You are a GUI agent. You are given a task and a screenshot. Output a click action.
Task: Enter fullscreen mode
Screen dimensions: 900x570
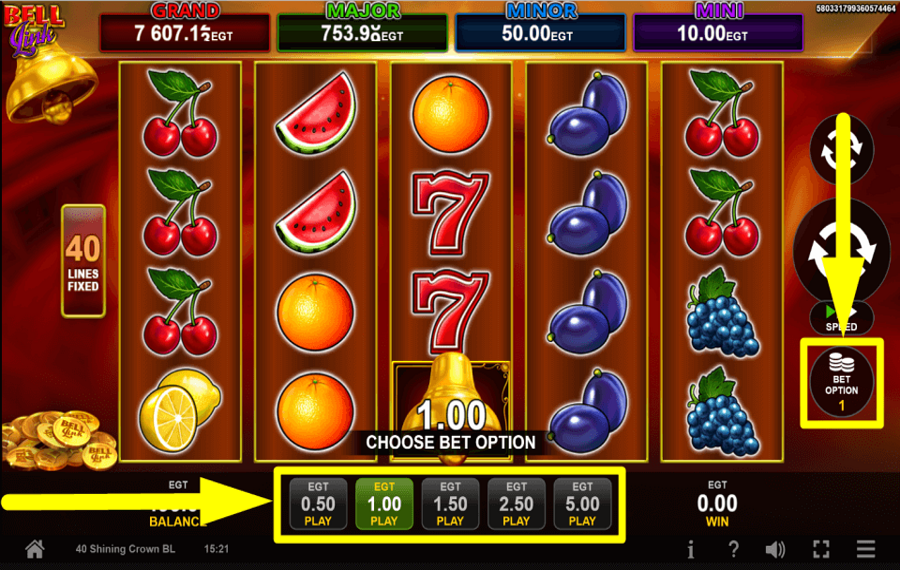click(821, 549)
